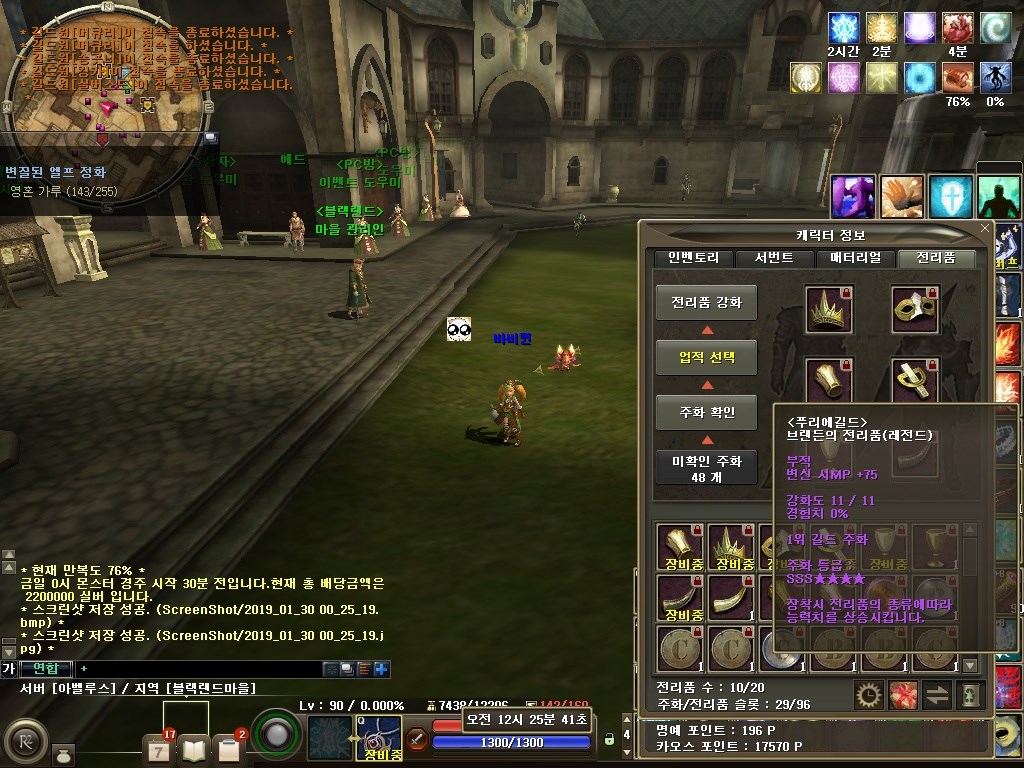Select the equipped golden crown trophy slot
The height and width of the screenshot is (768, 1024).
(x=829, y=309)
